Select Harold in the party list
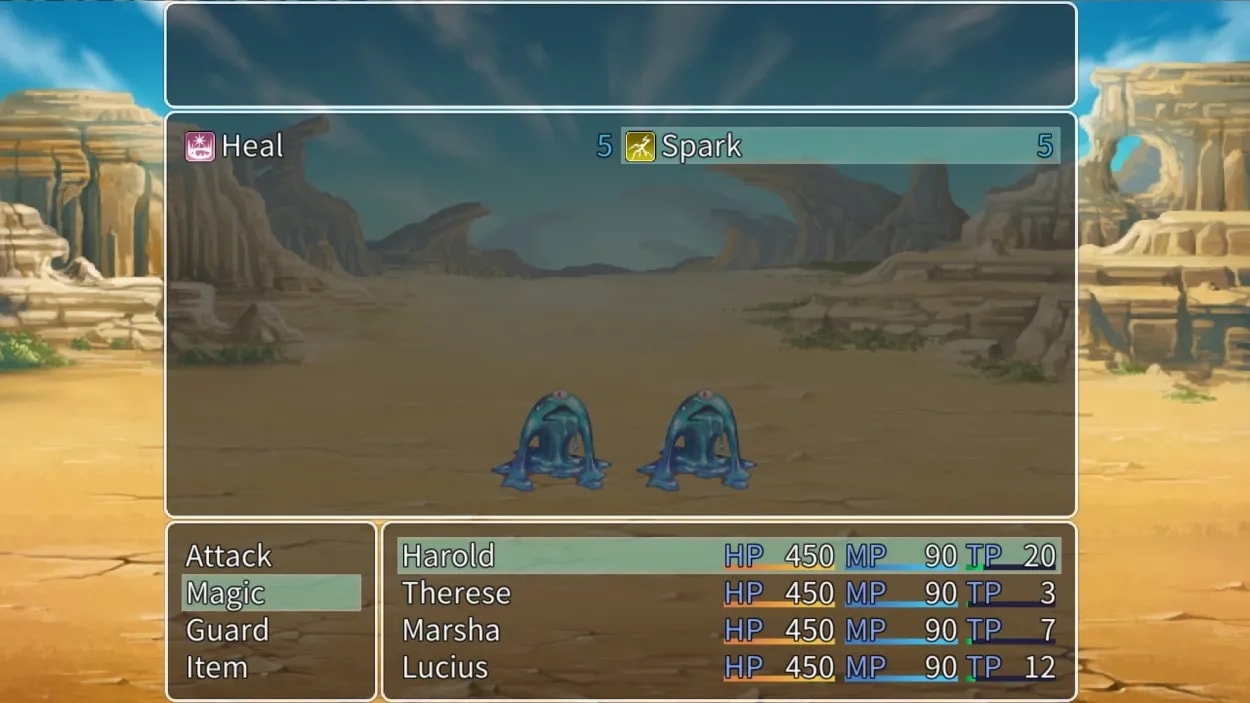This screenshot has width=1250, height=703. pyautogui.click(x=449, y=556)
